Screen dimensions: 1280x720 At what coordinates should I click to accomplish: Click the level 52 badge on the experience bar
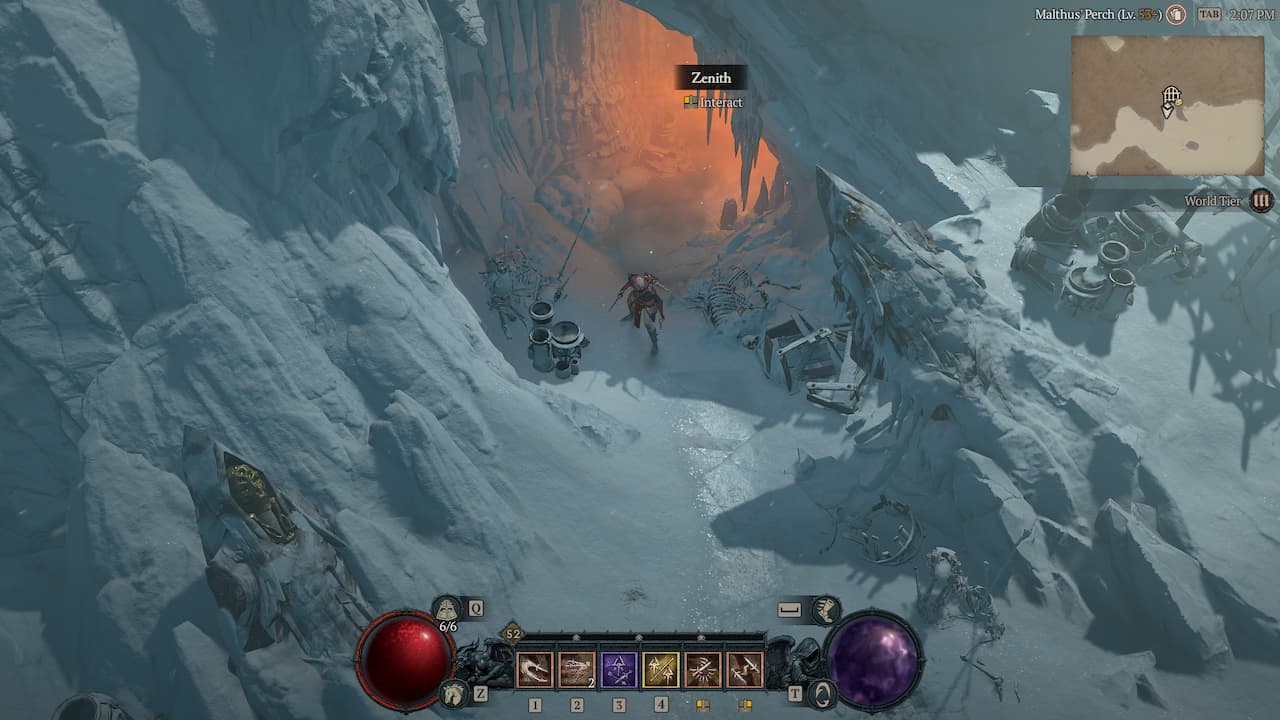[x=511, y=633]
